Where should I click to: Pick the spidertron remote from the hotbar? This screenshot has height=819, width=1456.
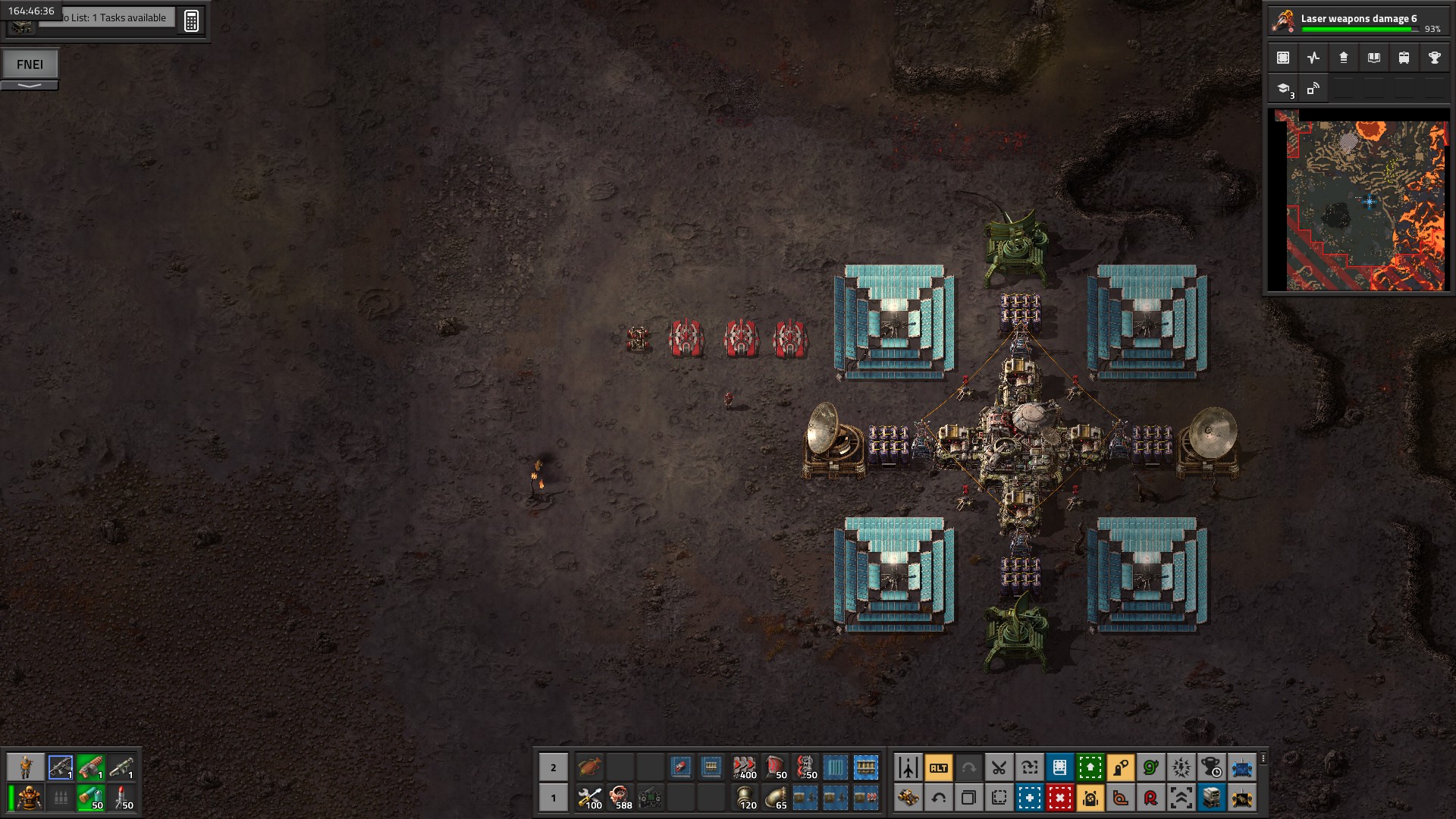[650, 798]
